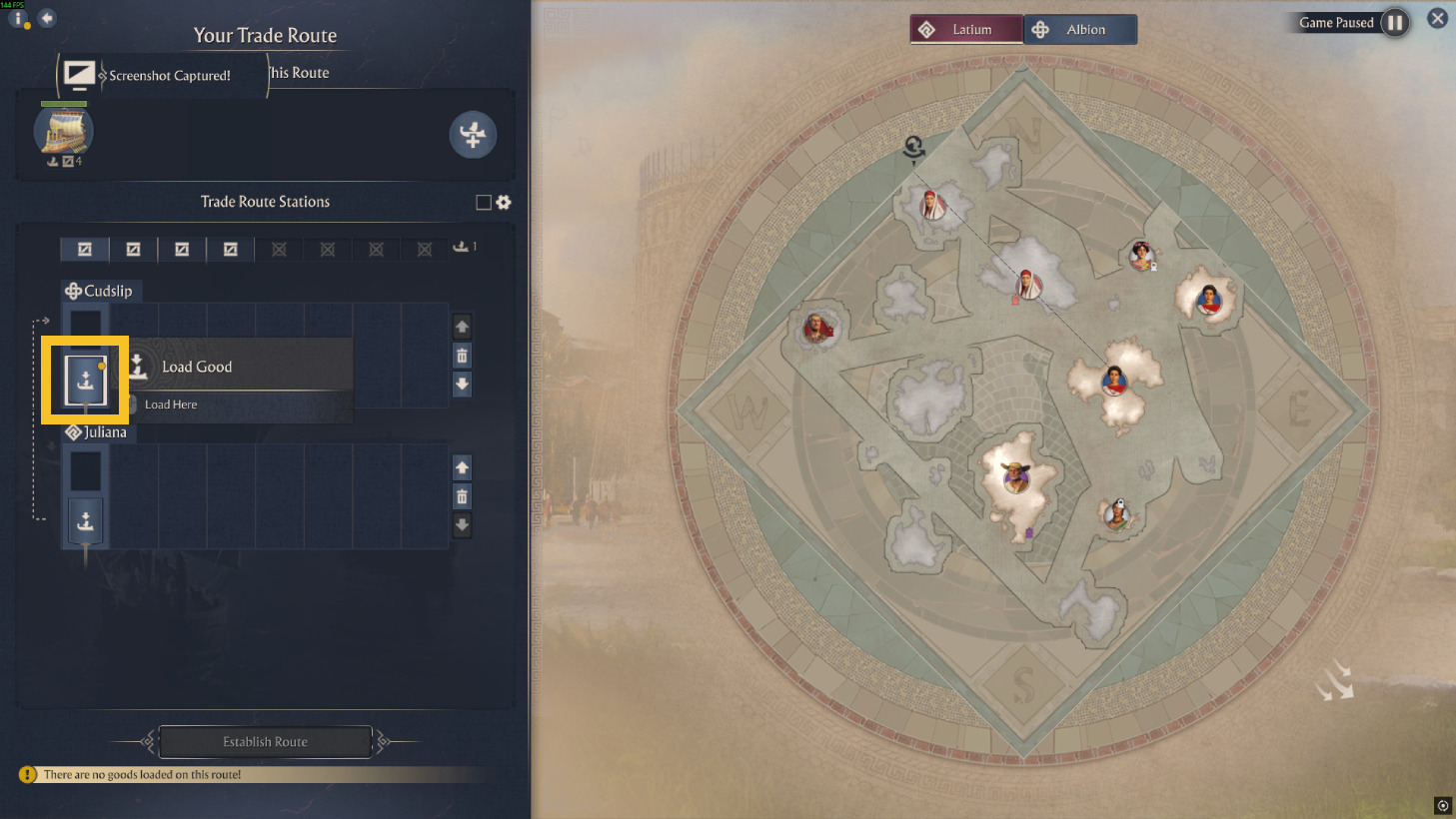Screen dimensions: 1456x819
Task: Go back using the top-left arrow
Action: (47, 18)
